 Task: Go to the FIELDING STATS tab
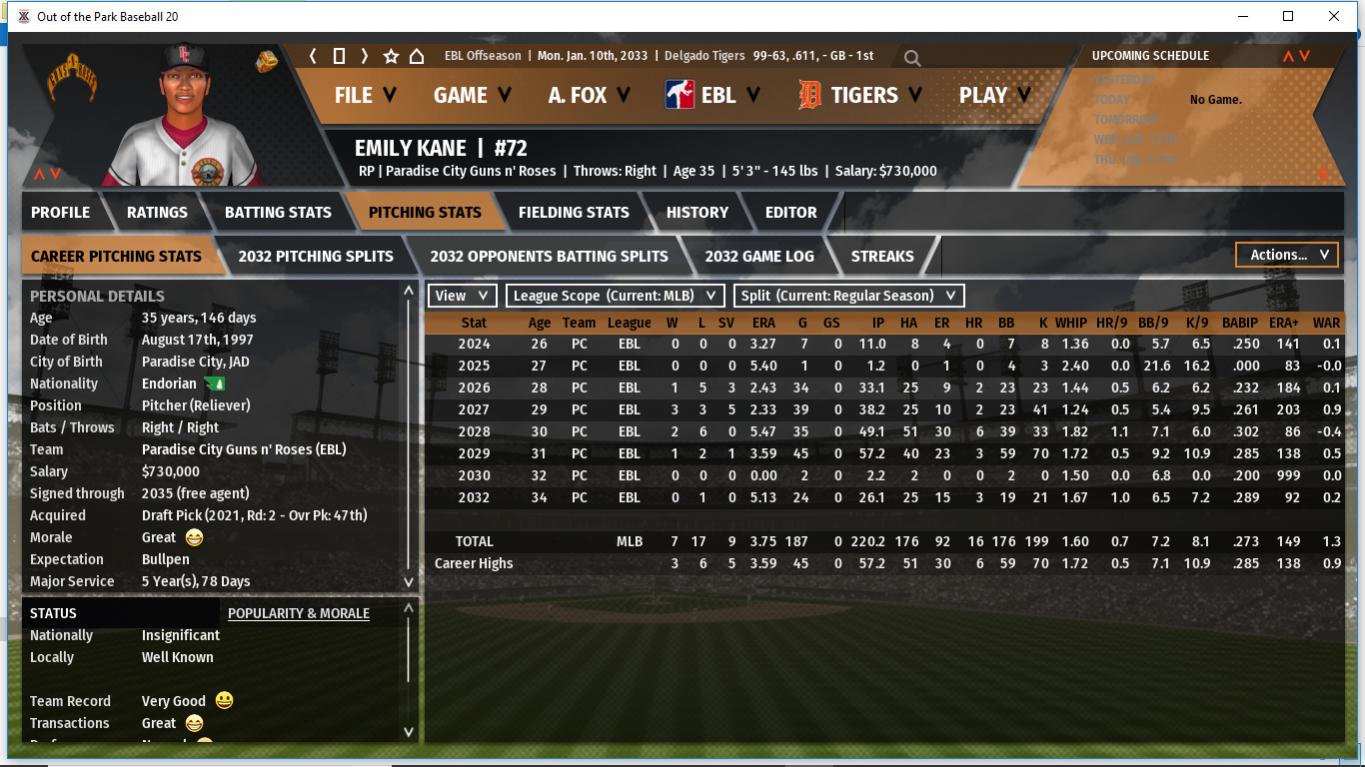[573, 212]
